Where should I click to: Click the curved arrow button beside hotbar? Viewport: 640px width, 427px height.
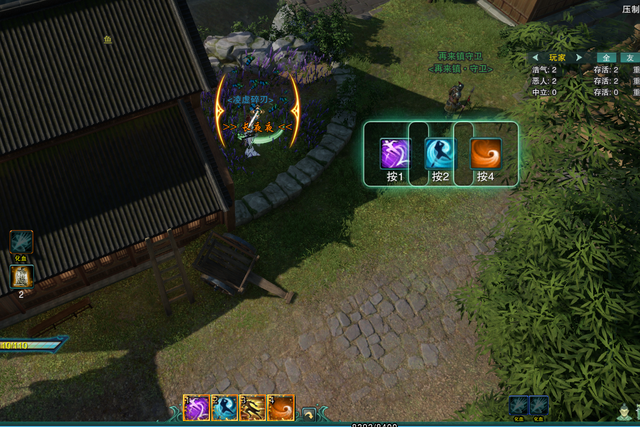click(309, 413)
